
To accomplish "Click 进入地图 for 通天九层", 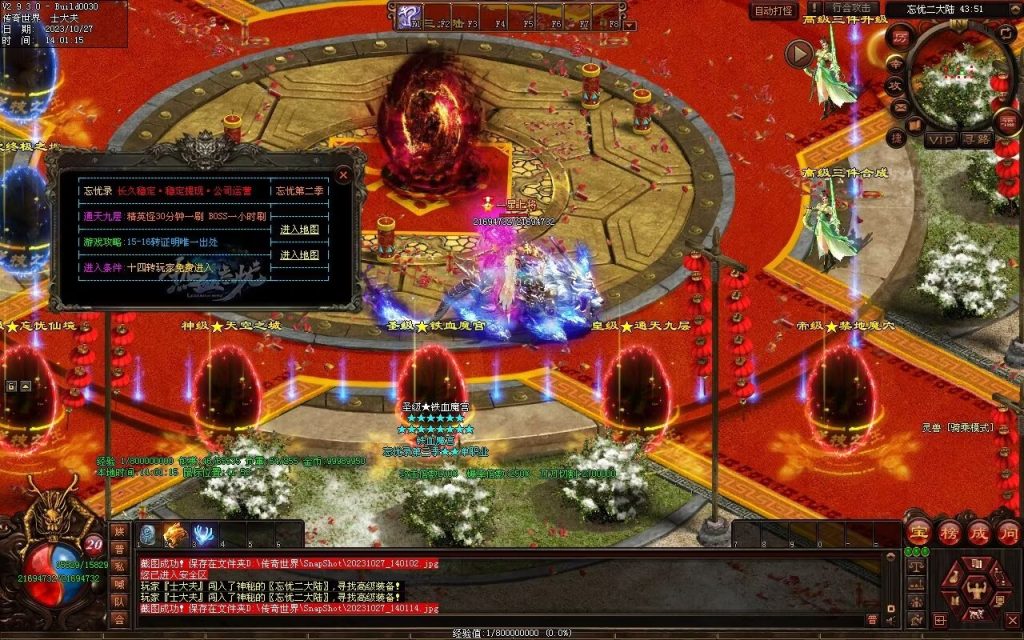I will [299, 229].
